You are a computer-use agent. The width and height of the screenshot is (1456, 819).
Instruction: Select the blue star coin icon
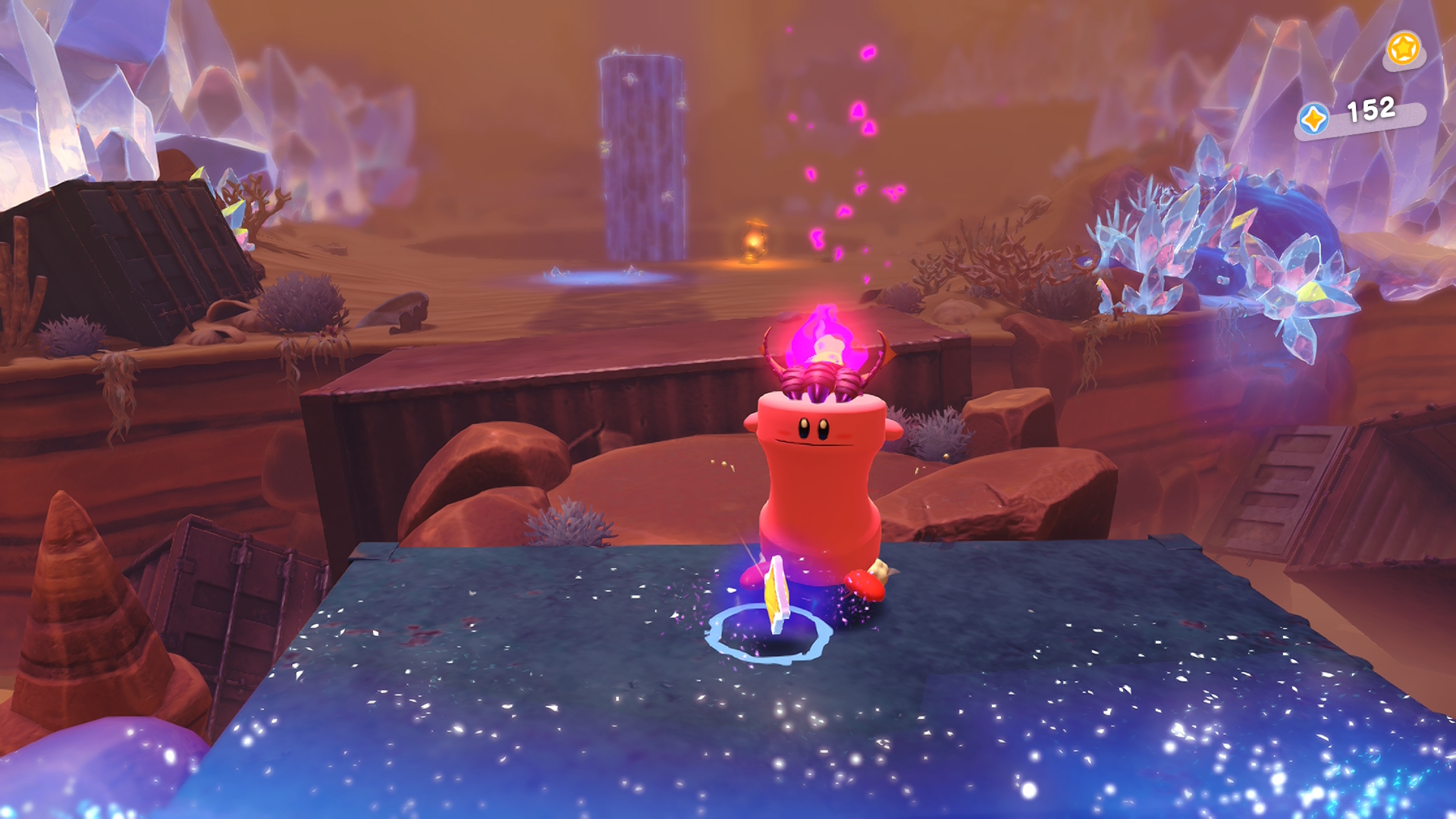point(1313,120)
